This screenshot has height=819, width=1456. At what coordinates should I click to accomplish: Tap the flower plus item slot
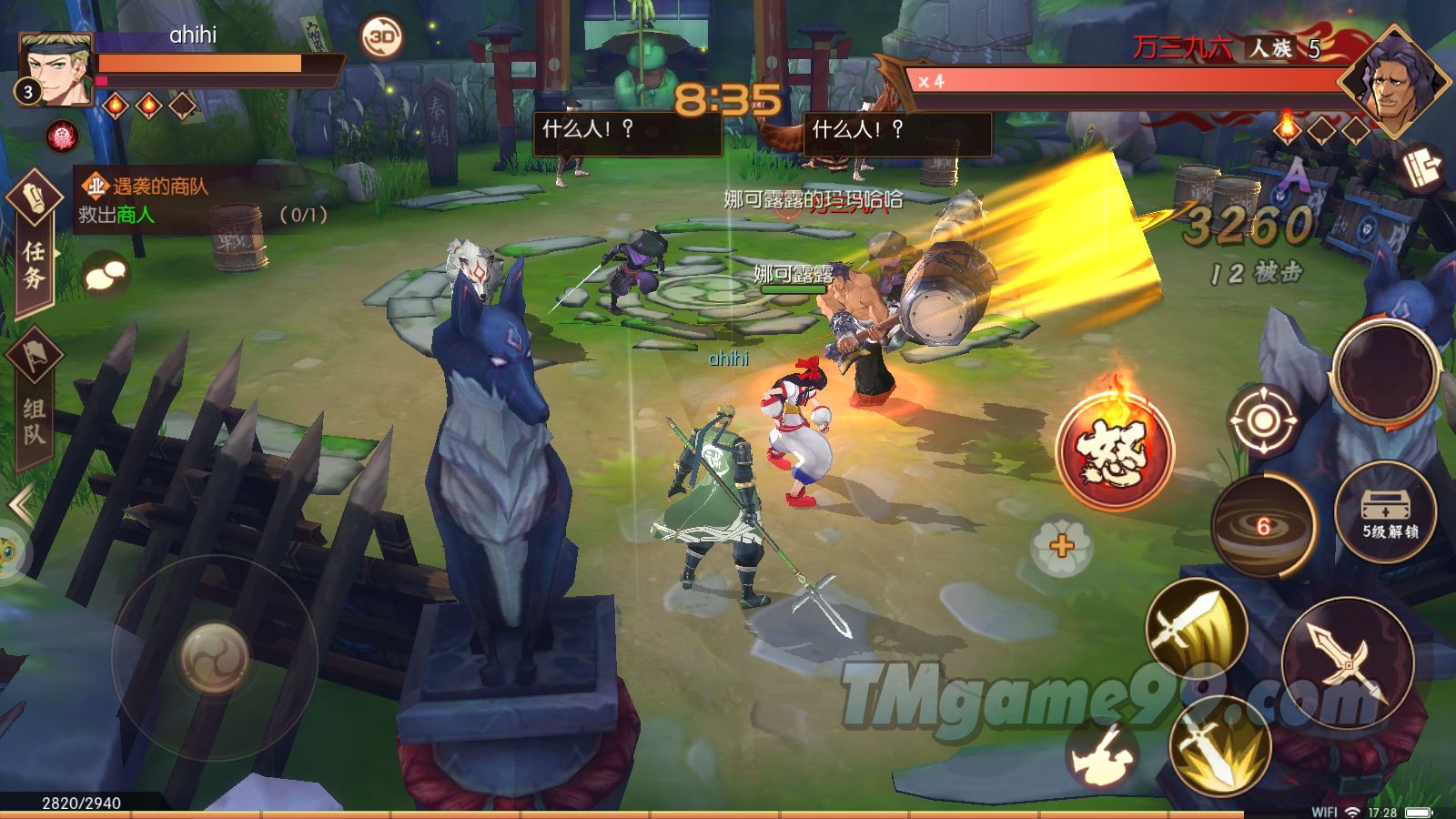[1061, 546]
